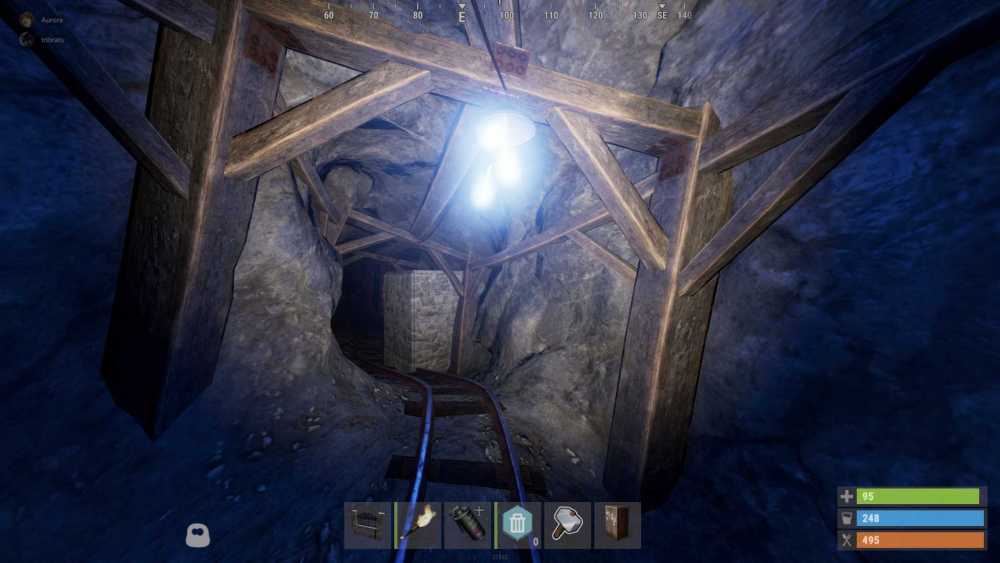Screen dimensions: 1000x563
Task: Select the weapon flashlight attachment slot
Action: [x=468, y=525]
